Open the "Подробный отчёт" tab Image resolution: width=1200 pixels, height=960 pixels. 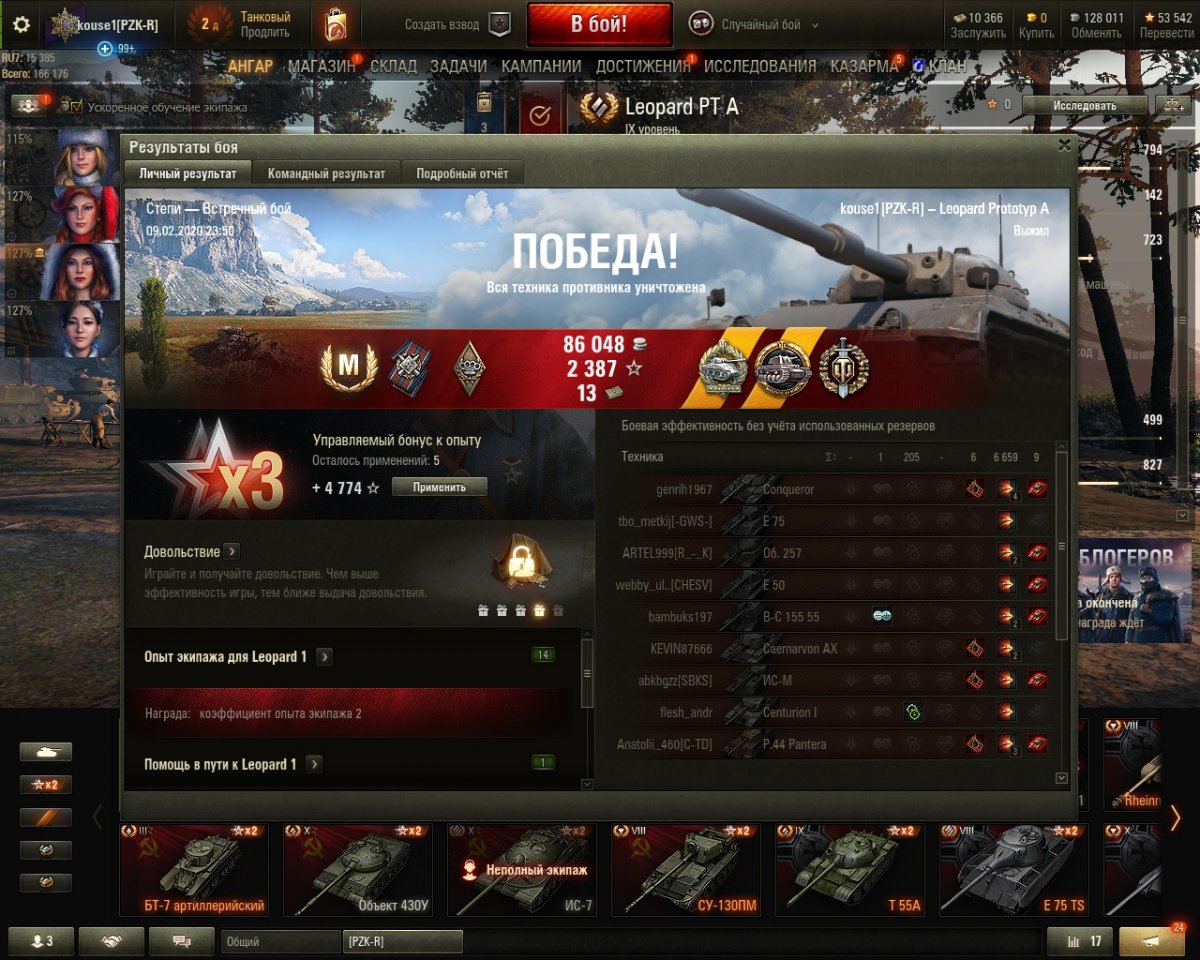click(x=462, y=173)
